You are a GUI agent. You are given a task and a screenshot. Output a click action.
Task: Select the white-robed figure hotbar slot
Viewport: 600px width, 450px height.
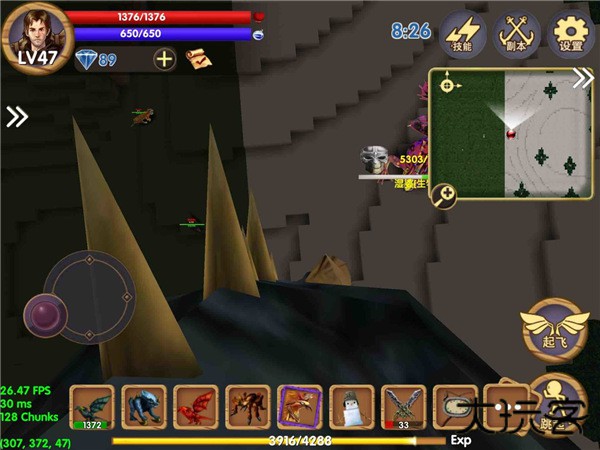[x=352, y=407]
